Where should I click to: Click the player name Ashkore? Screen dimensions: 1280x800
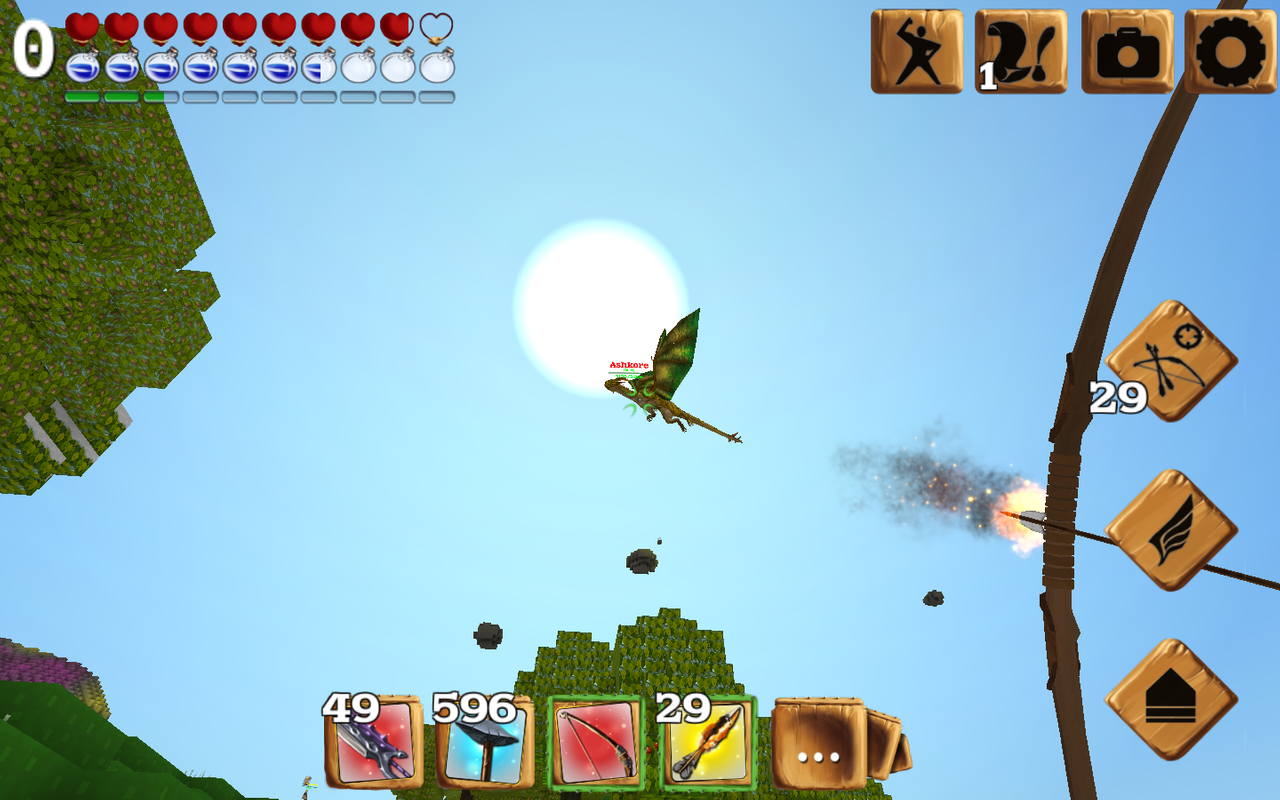click(627, 362)
